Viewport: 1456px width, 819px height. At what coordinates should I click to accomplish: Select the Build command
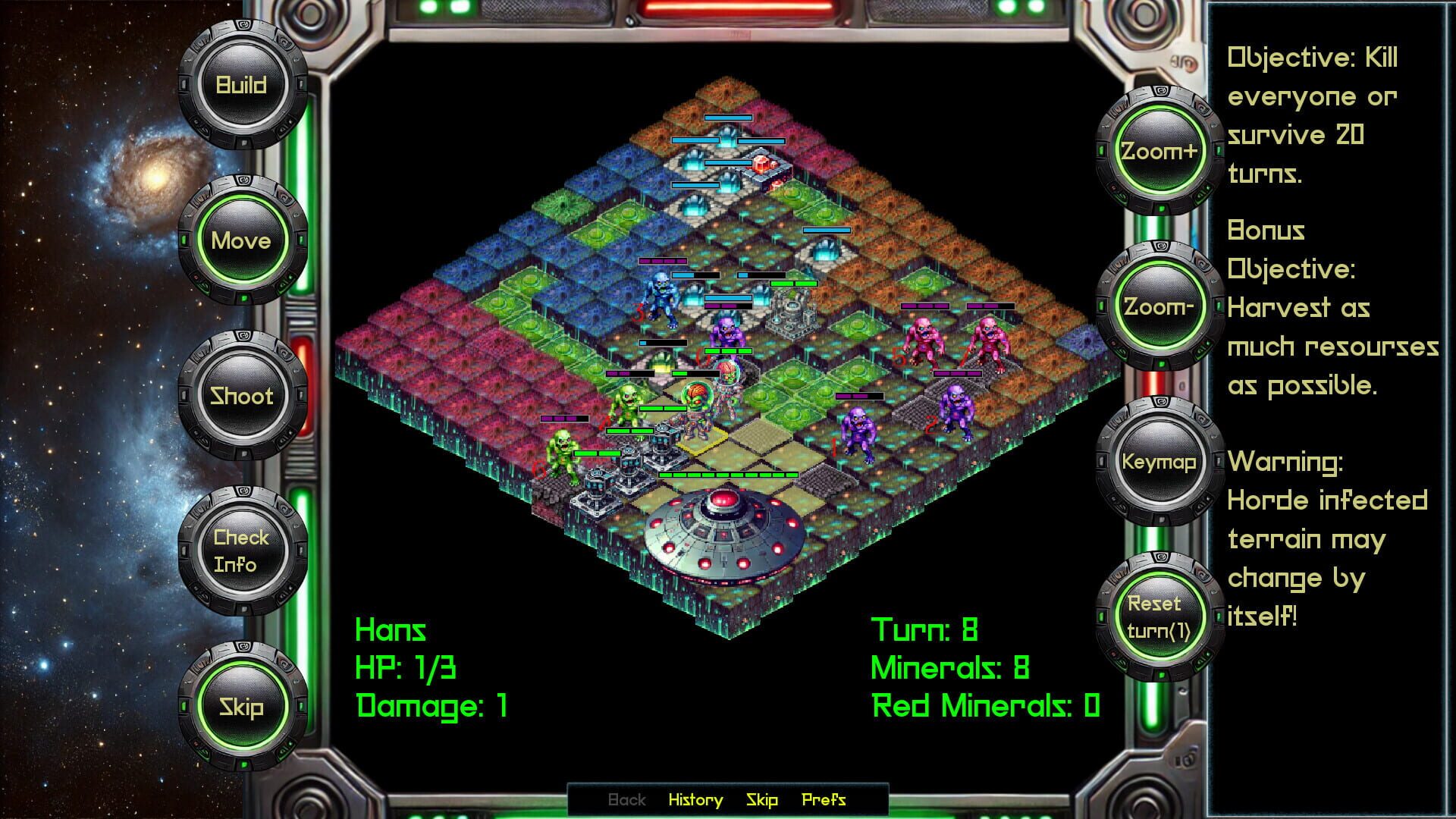(240, 83)
